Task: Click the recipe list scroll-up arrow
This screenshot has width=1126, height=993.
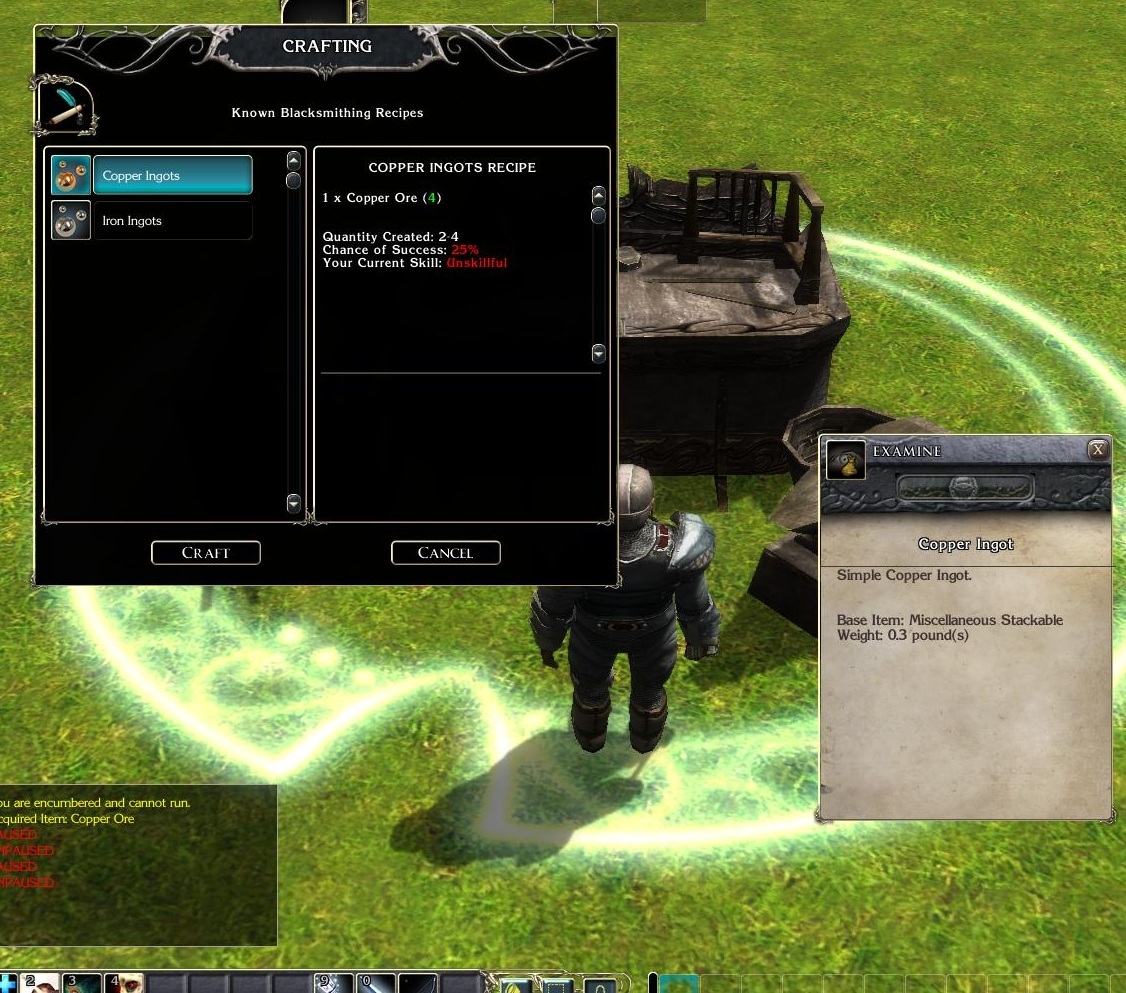Action: pos(293,160)
